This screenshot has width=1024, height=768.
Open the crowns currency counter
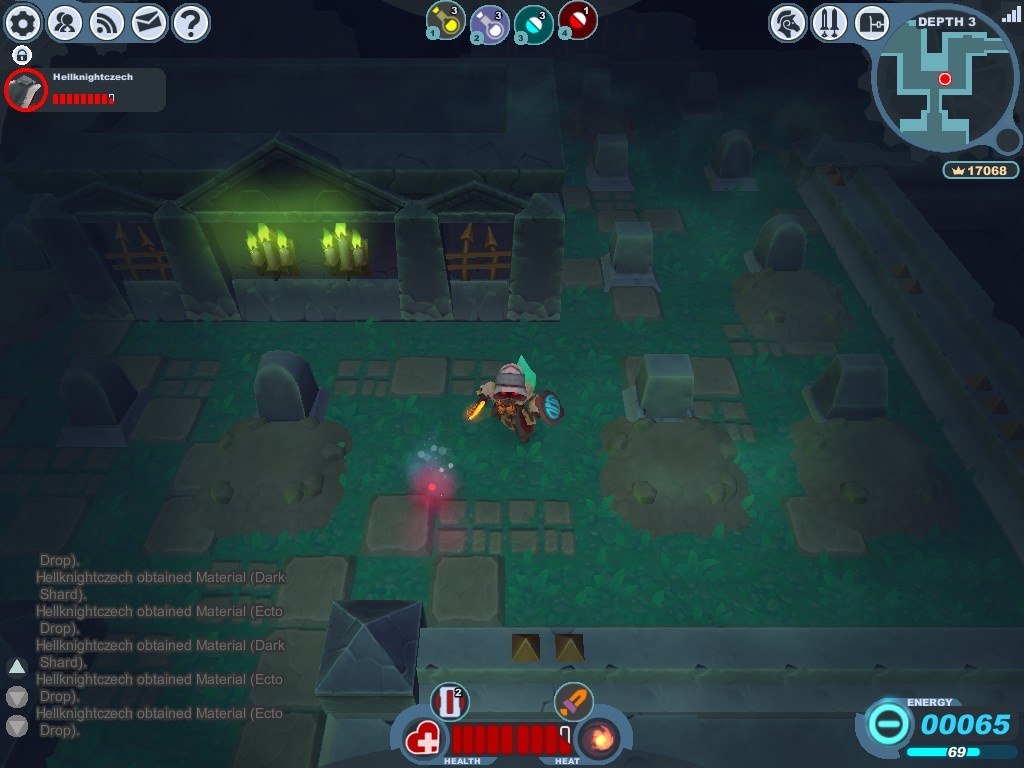(980, 170)
